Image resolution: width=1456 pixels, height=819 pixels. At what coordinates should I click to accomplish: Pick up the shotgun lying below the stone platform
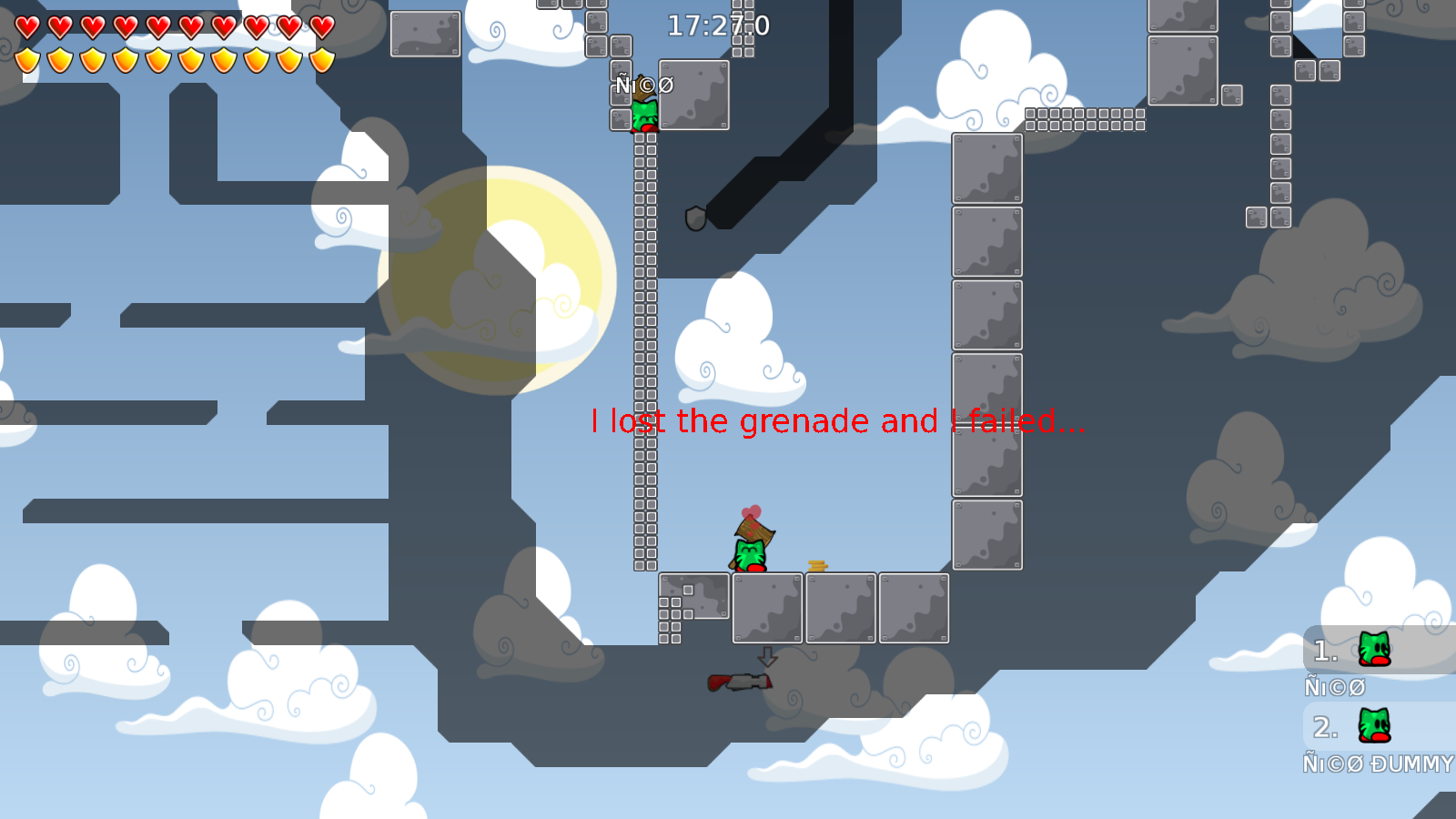click(x=739, y=682)
